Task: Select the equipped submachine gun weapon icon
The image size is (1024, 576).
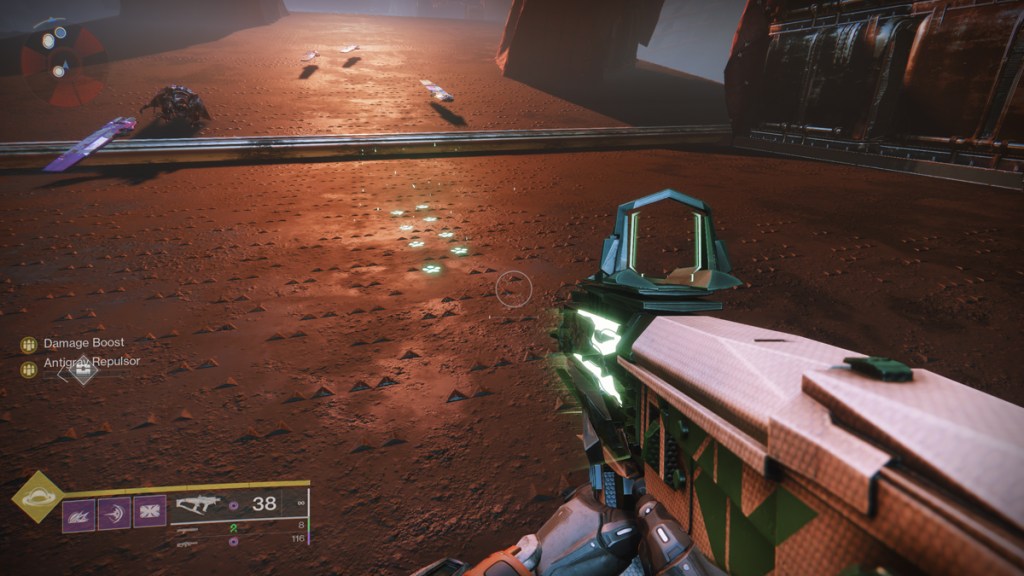Action: [x=198, y=505]
